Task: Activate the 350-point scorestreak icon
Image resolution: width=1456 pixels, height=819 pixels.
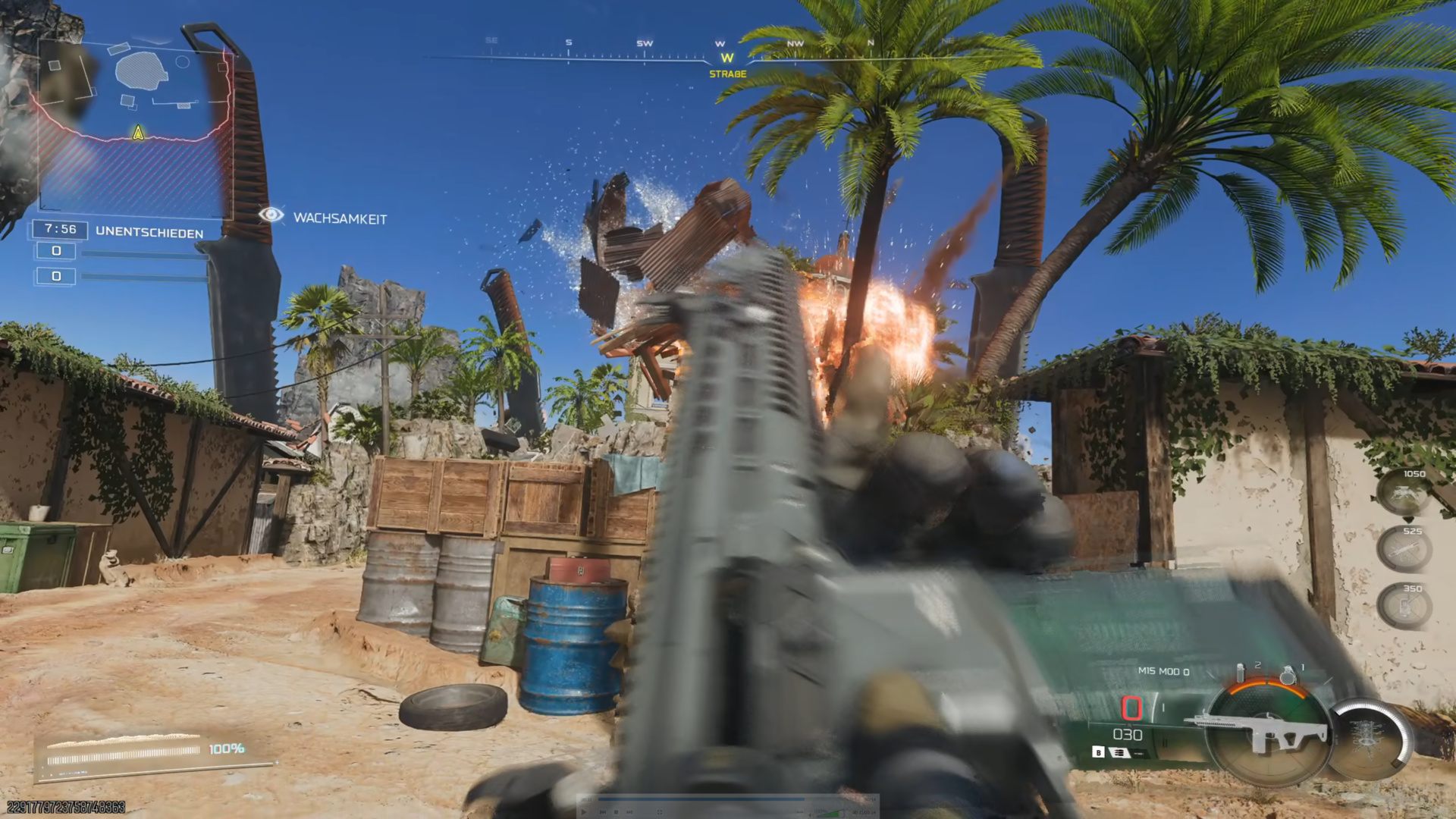Action: (1404, 606)
